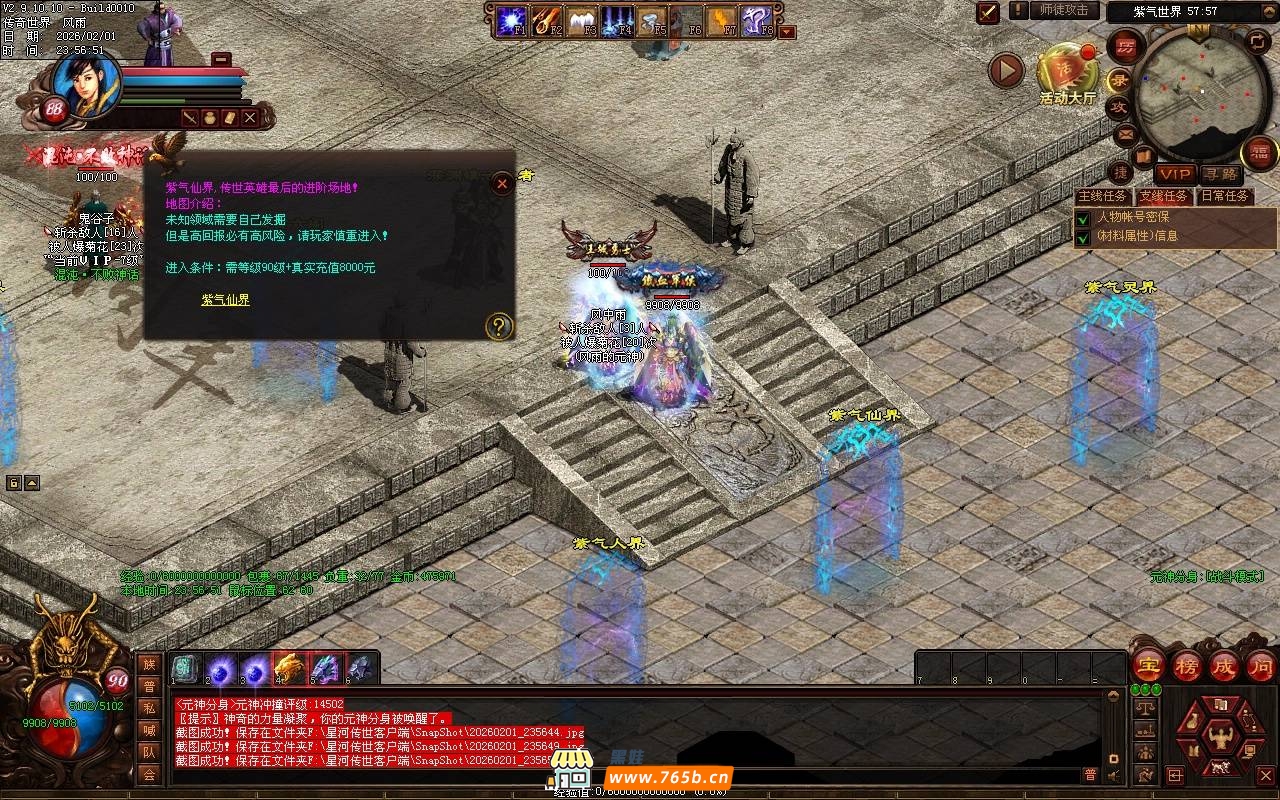Toggle the 师徒攻击 mode button

(x=1063, y=11)
